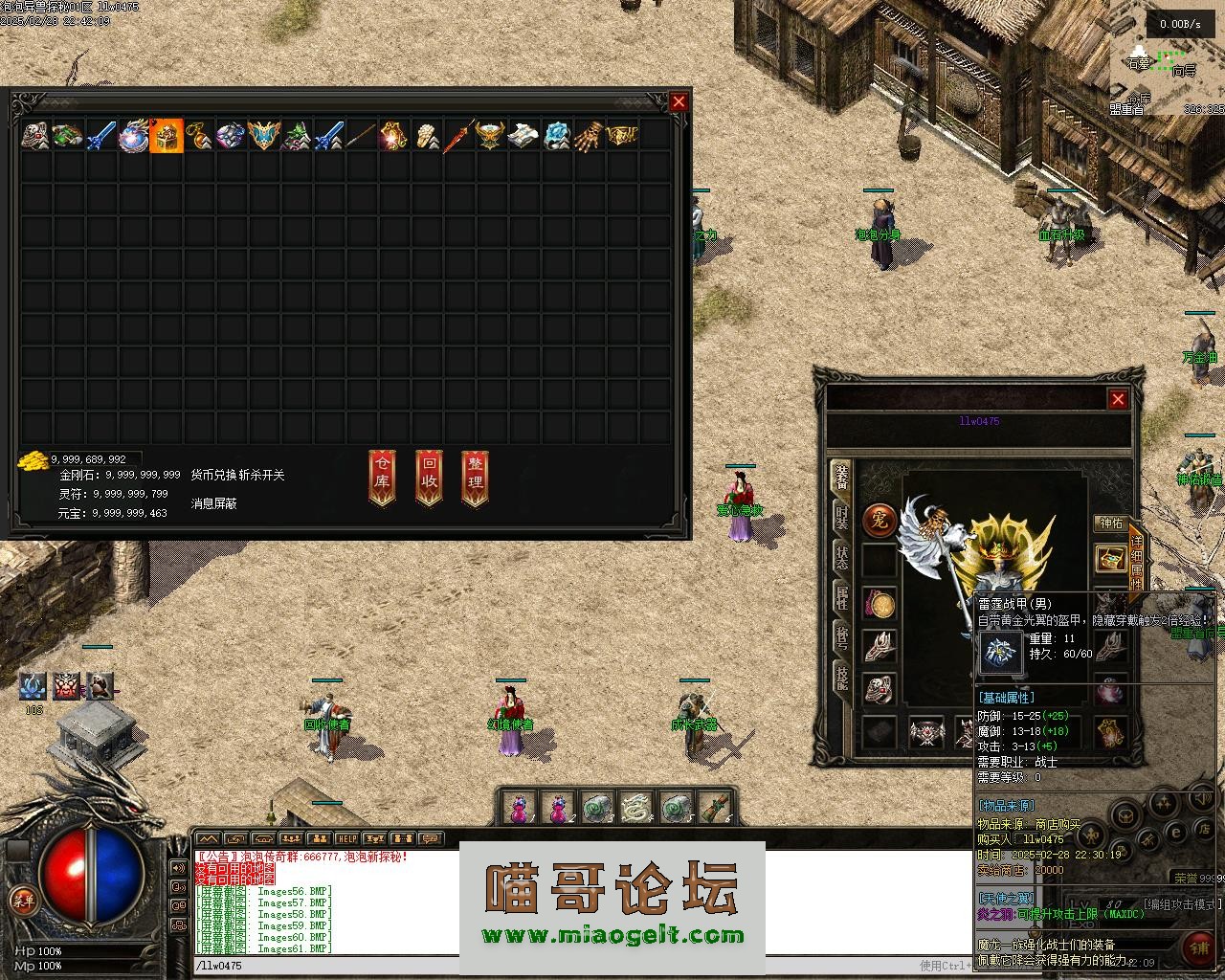Image resolution: width=1225 pixels, height=980 pixels.
Task: Close the inventory bag window
Action: click(679, 102)
